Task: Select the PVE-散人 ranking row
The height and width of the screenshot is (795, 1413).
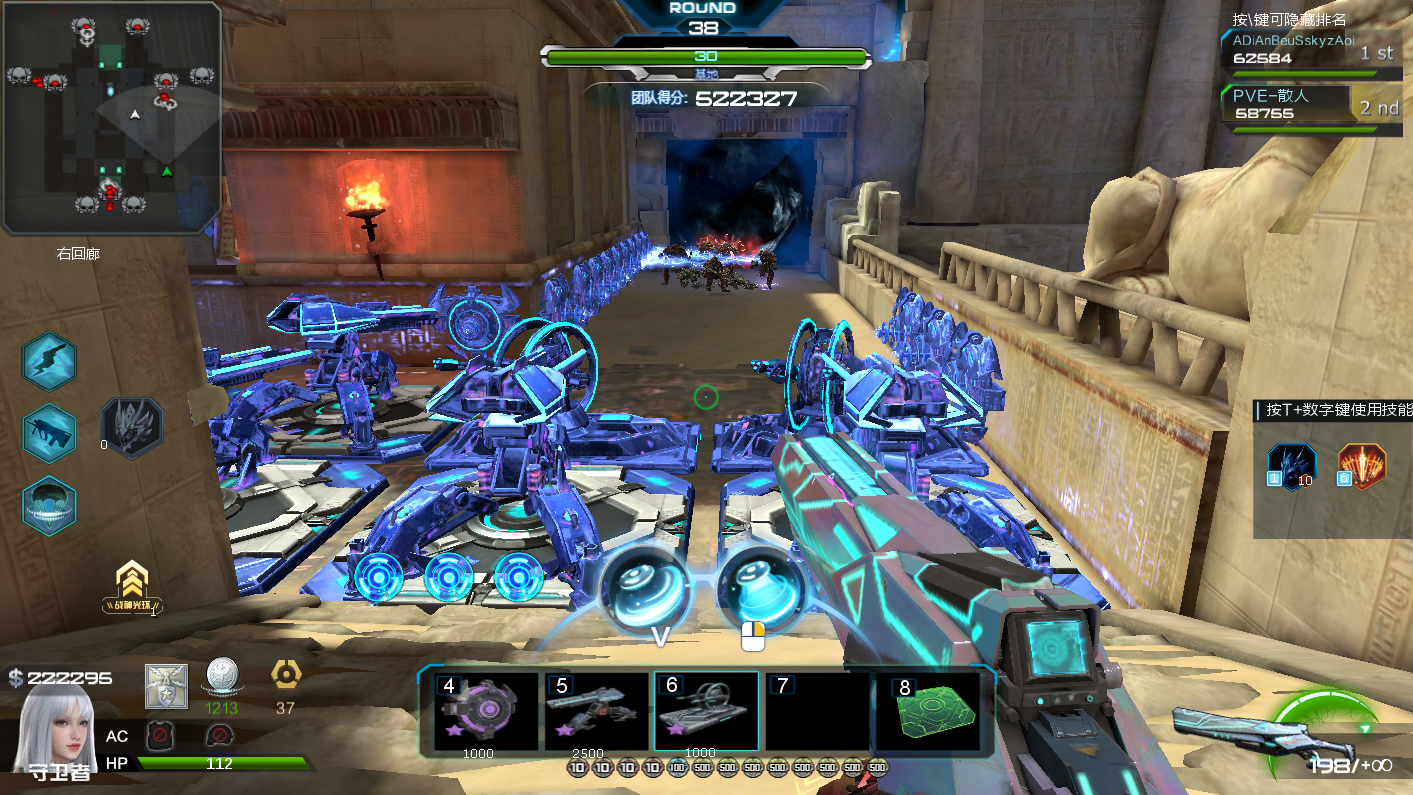Action: click(x=1310, y=104)
